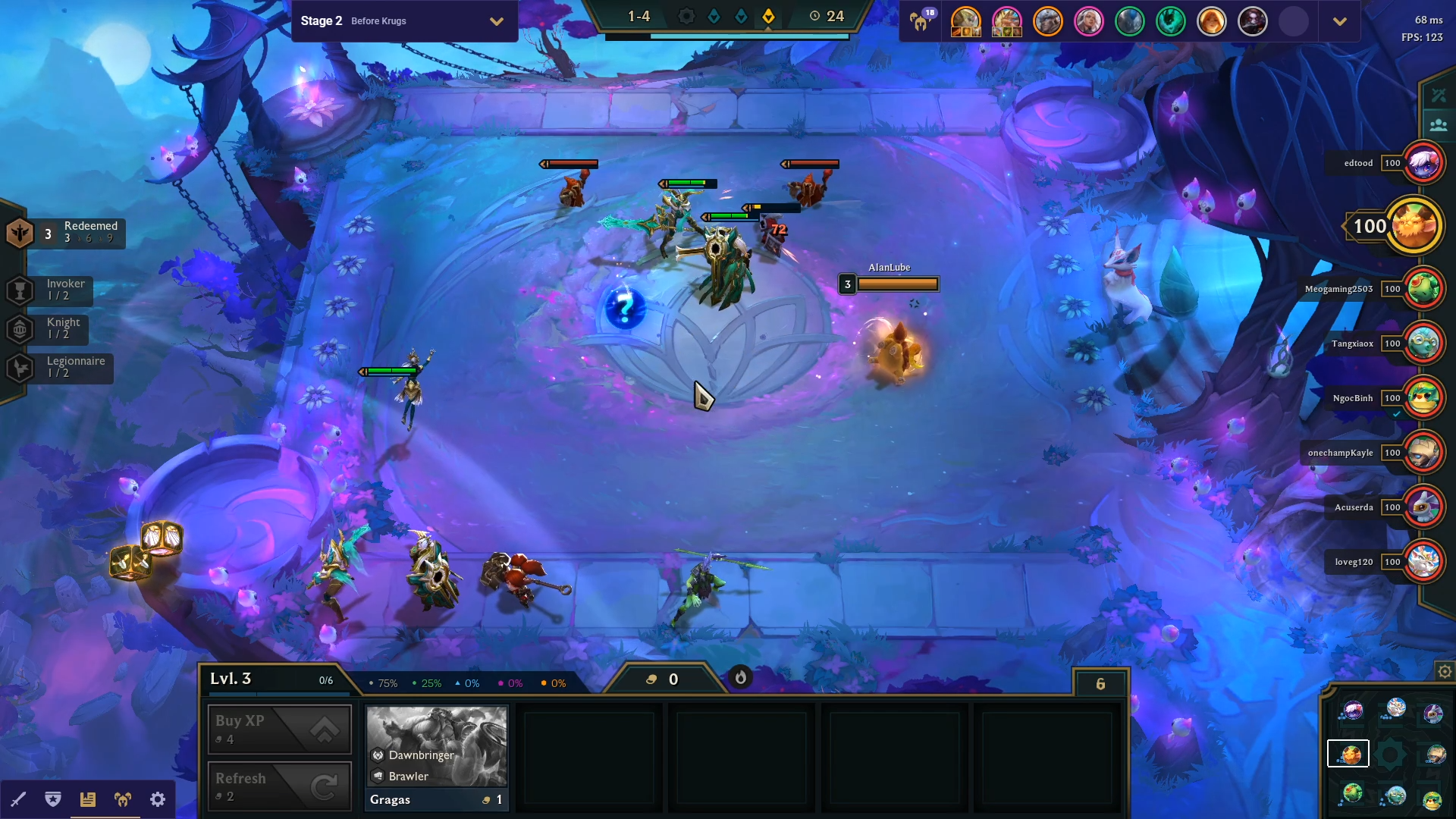Click the shield-with-star icon in the bottom toolbar

52,799
